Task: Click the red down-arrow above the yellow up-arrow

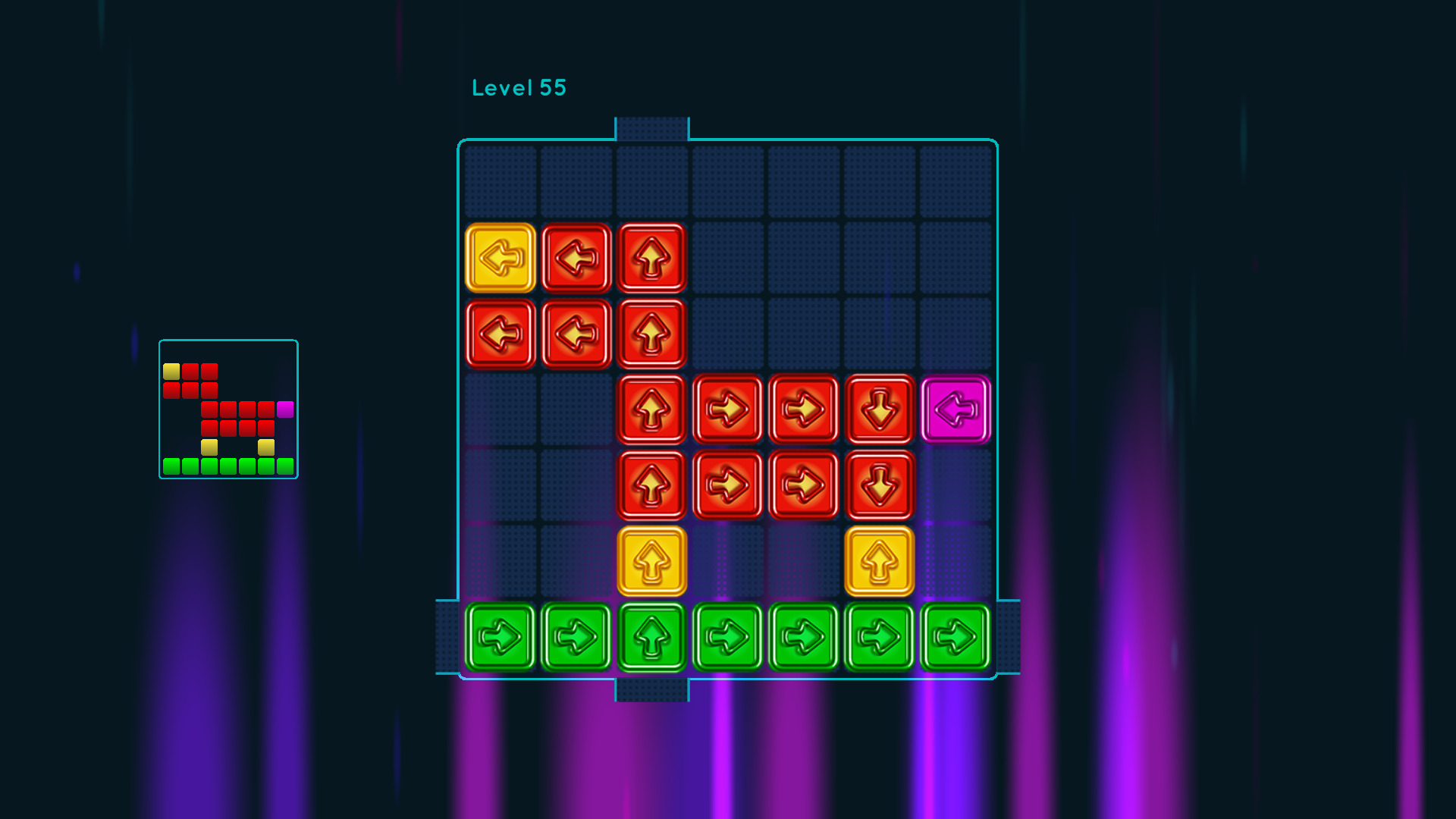Action: 879,485
